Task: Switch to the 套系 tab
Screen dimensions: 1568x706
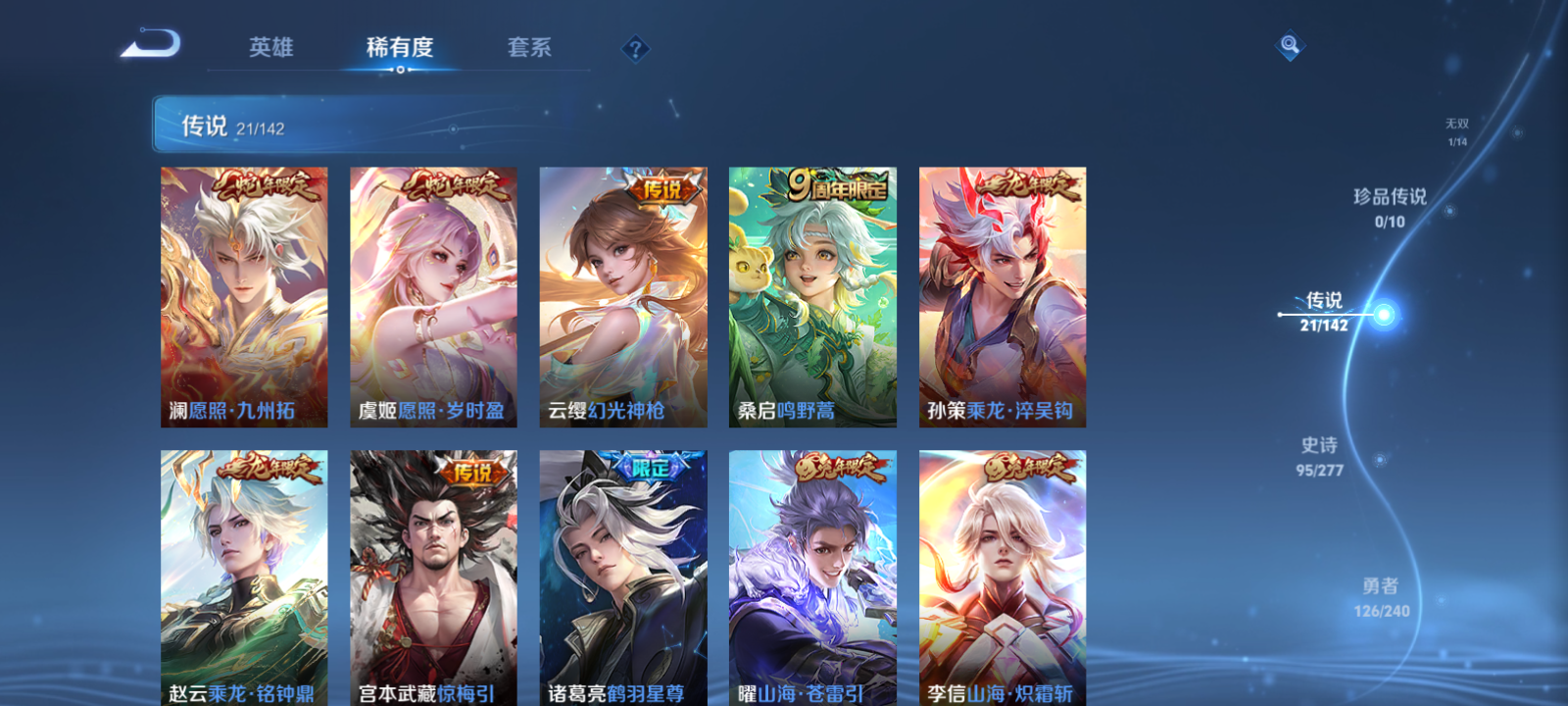Action: [528, 47]
